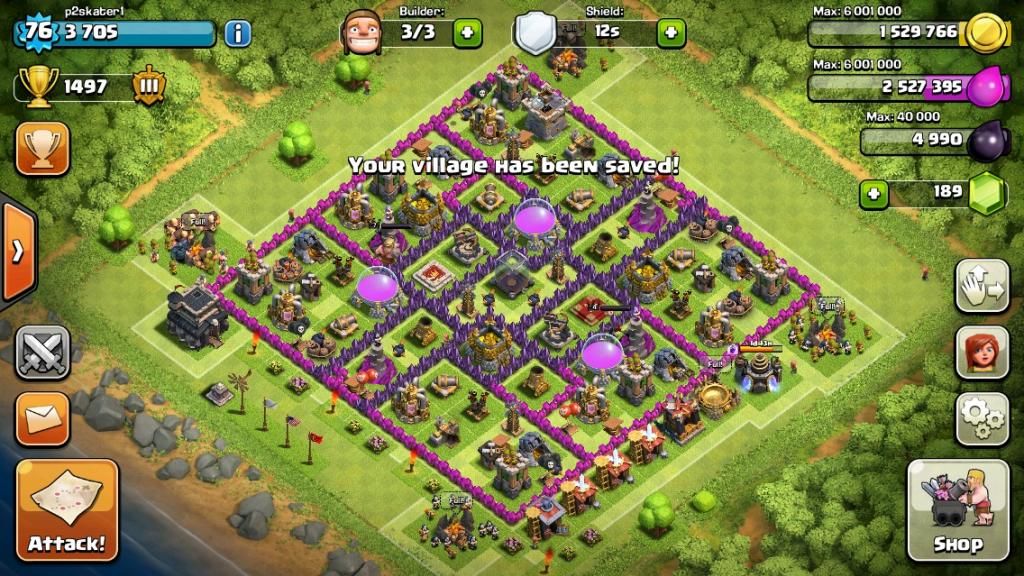Click the dark elixir drop icon
This screenshot has height=576, width=1024.
click(x=987, y=140)
